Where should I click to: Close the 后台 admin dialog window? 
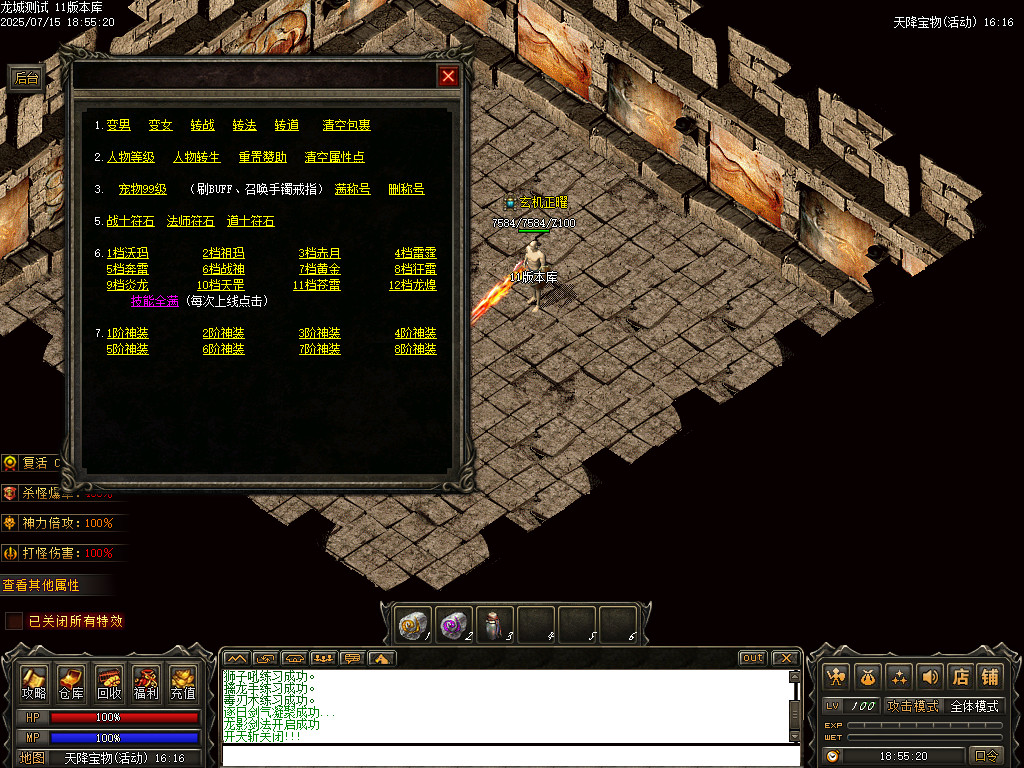(x=449, y=76)
